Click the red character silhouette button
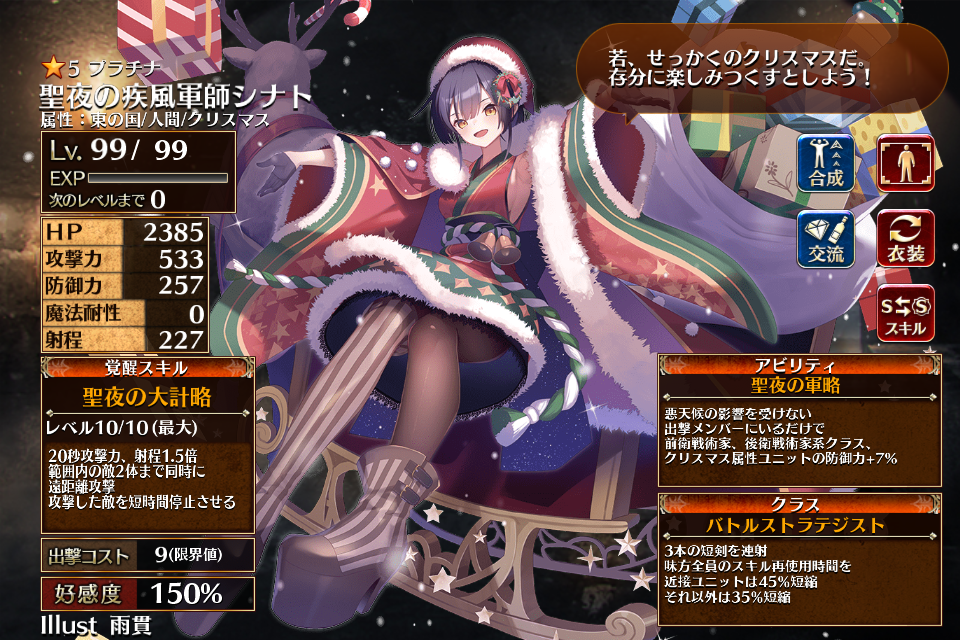This screenshot has width=960, height=640. pos(905,163)
